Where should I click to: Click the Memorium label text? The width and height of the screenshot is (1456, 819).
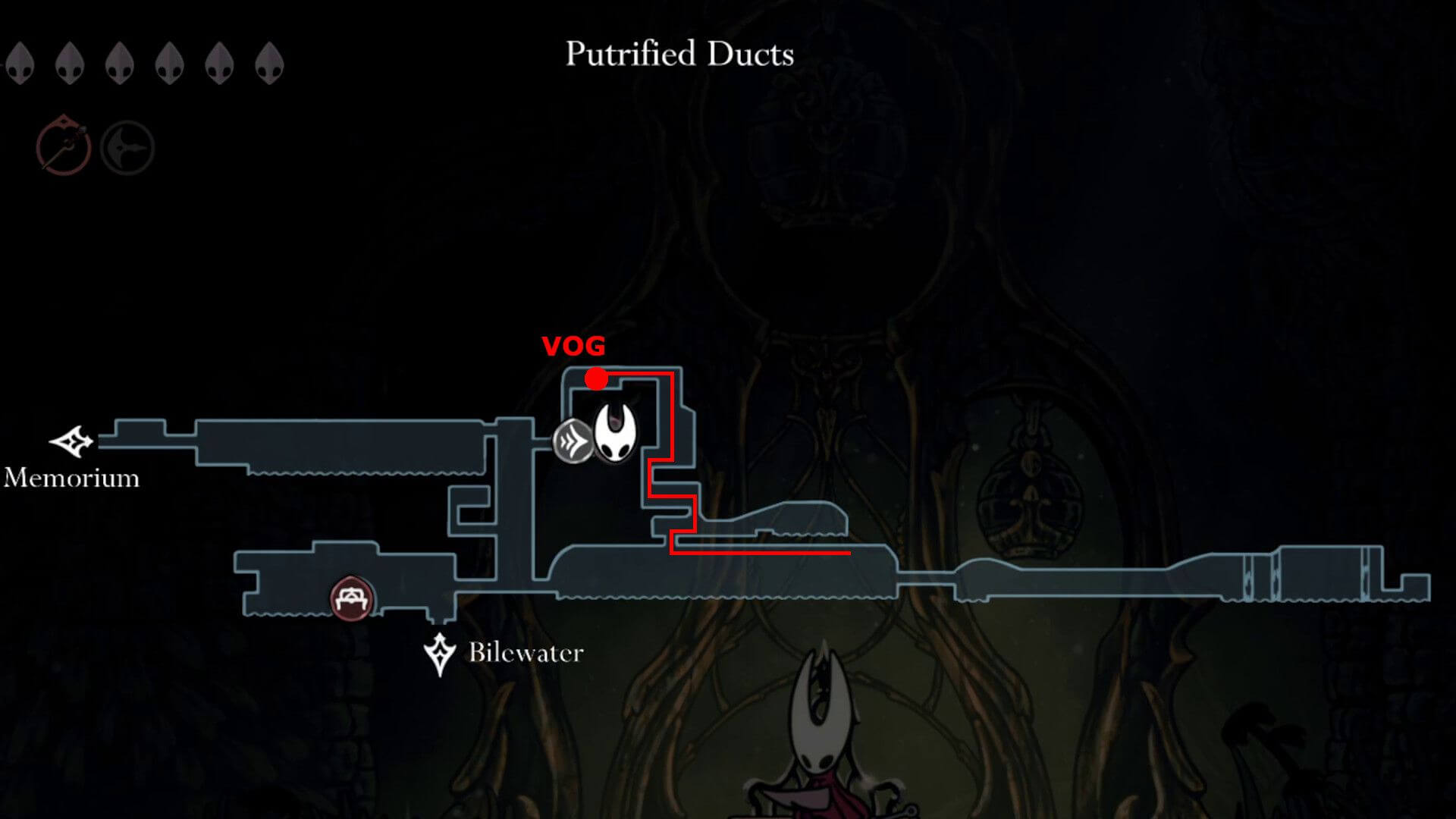point(72,479)
